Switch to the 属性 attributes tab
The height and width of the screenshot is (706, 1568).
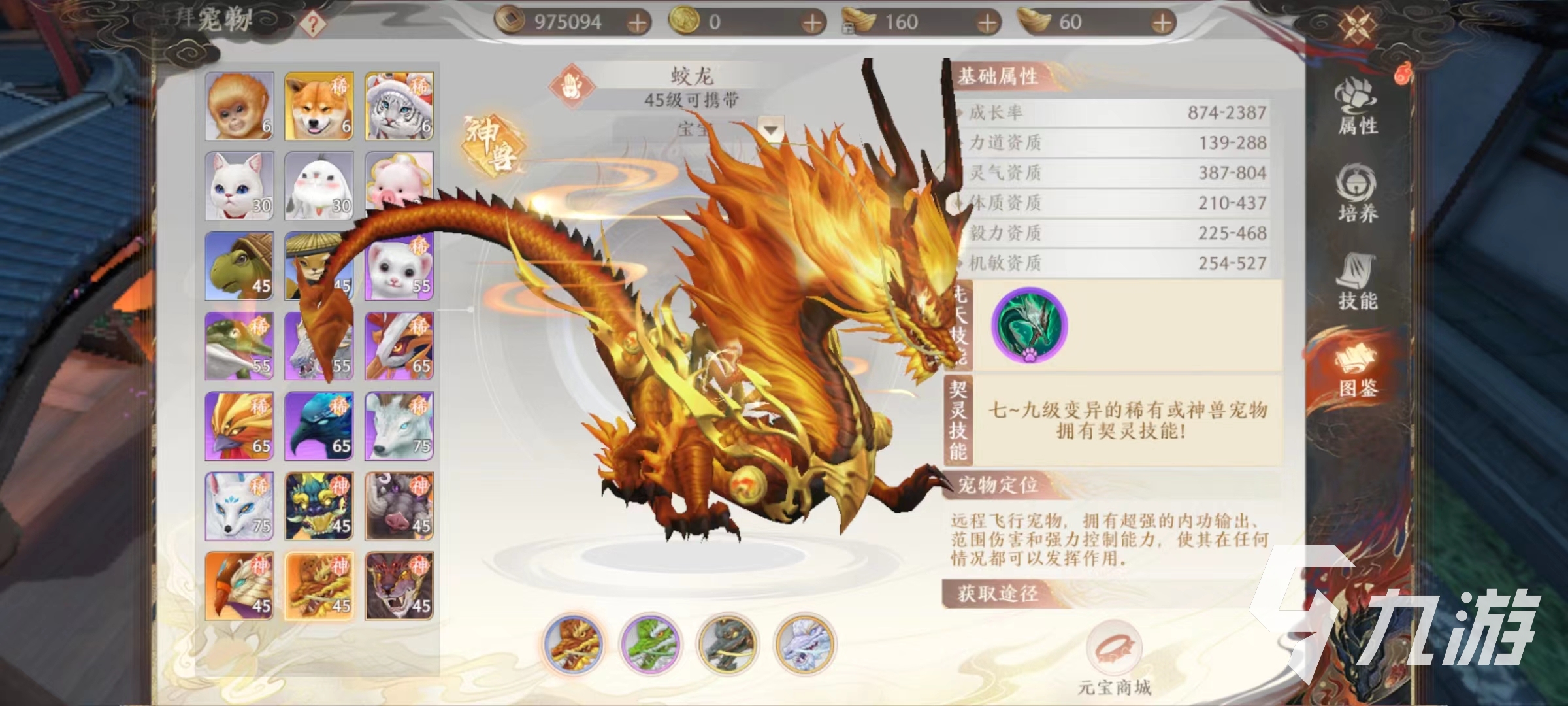click(1357, 108)
